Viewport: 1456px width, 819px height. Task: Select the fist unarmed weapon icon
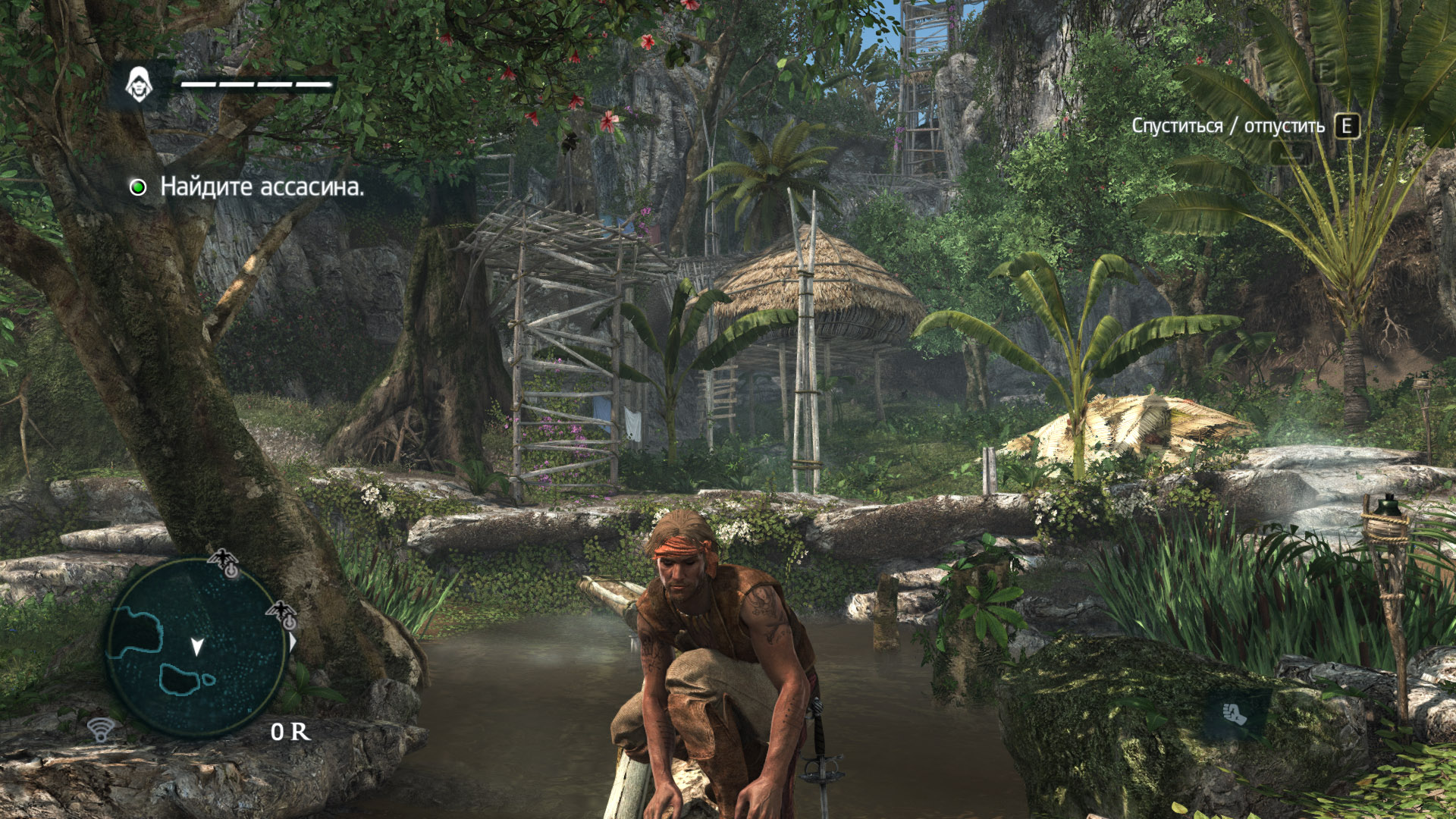click(x=1235, y=714)
